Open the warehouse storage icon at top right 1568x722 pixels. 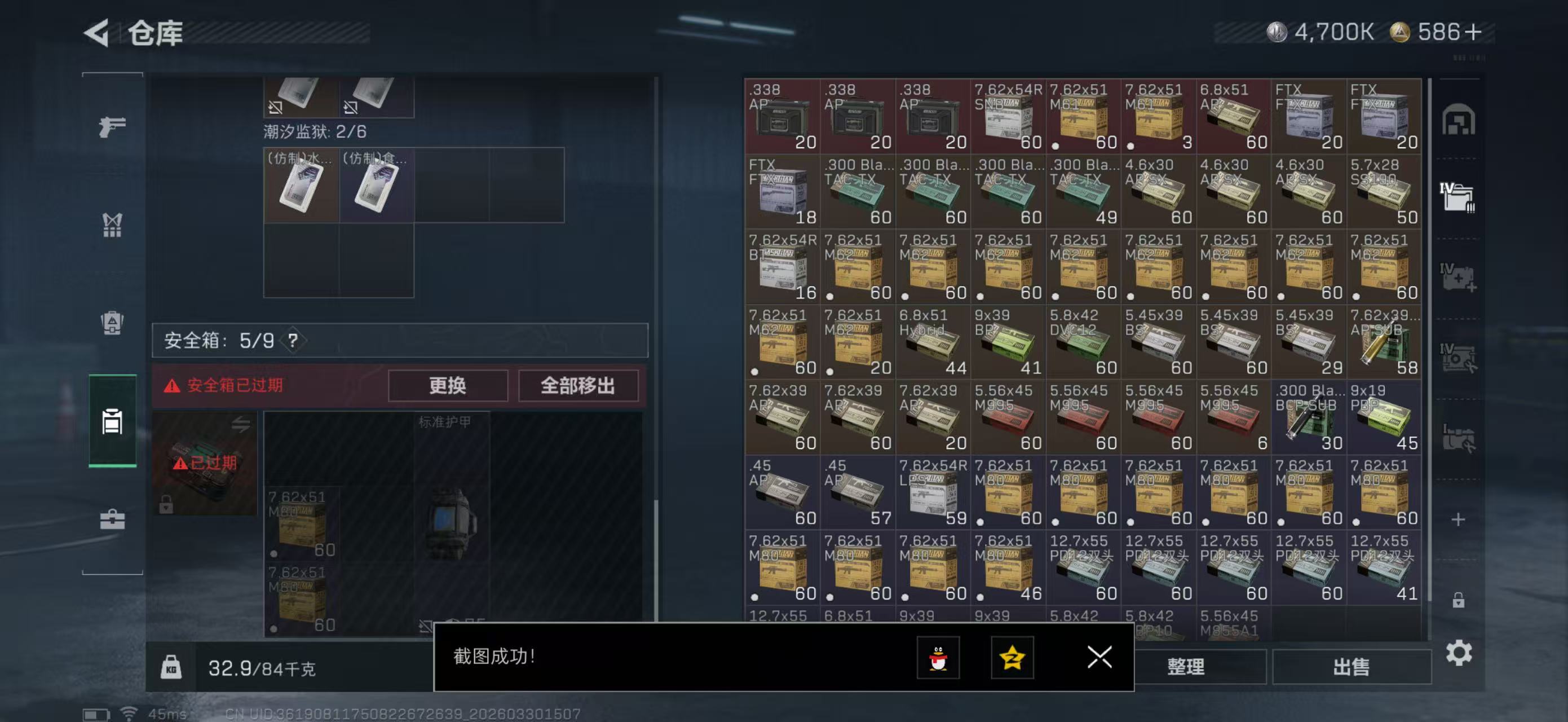1459,121
